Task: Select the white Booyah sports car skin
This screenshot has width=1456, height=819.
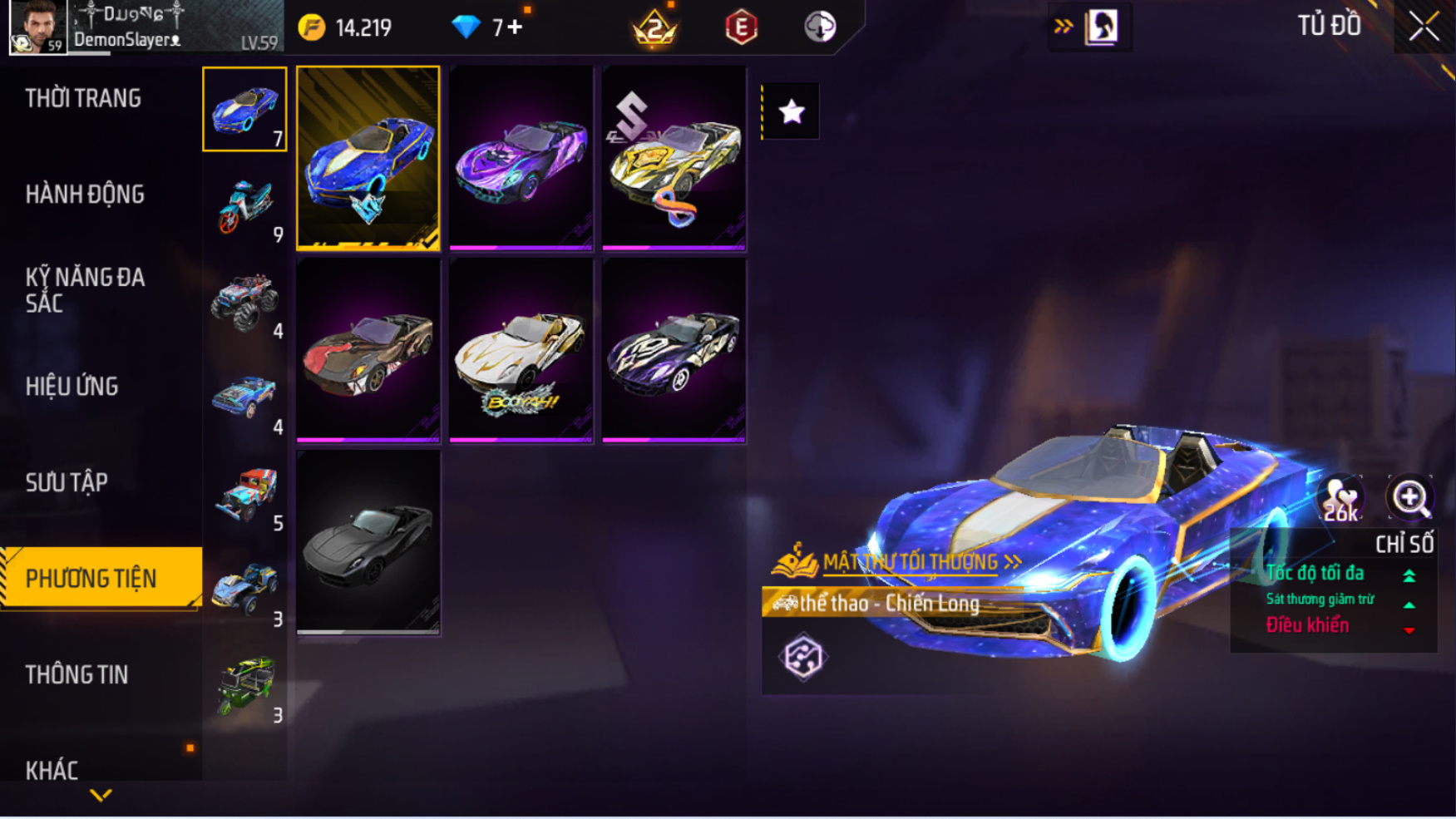Action: tap(521, 350)
